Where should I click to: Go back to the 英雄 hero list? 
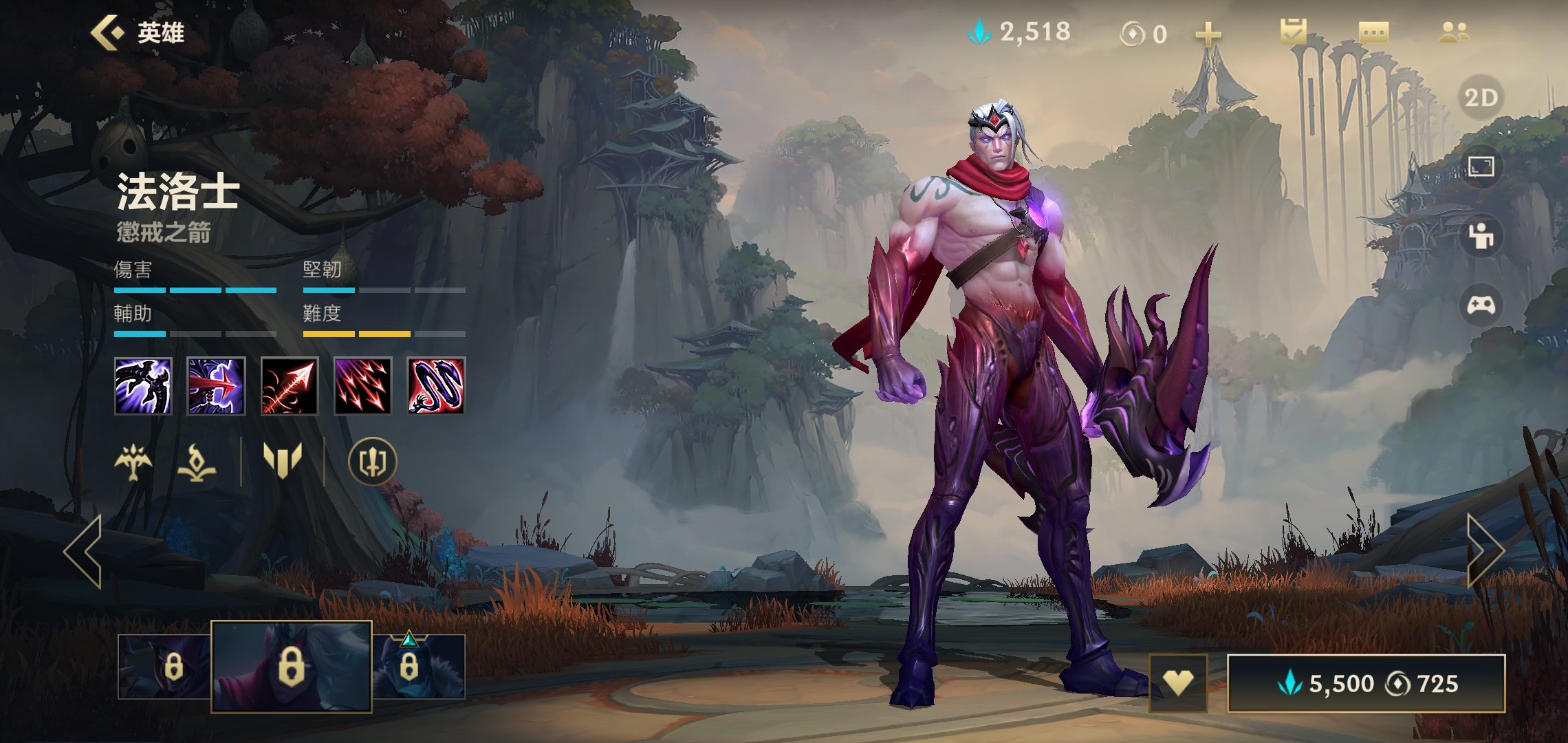(137, 33)
